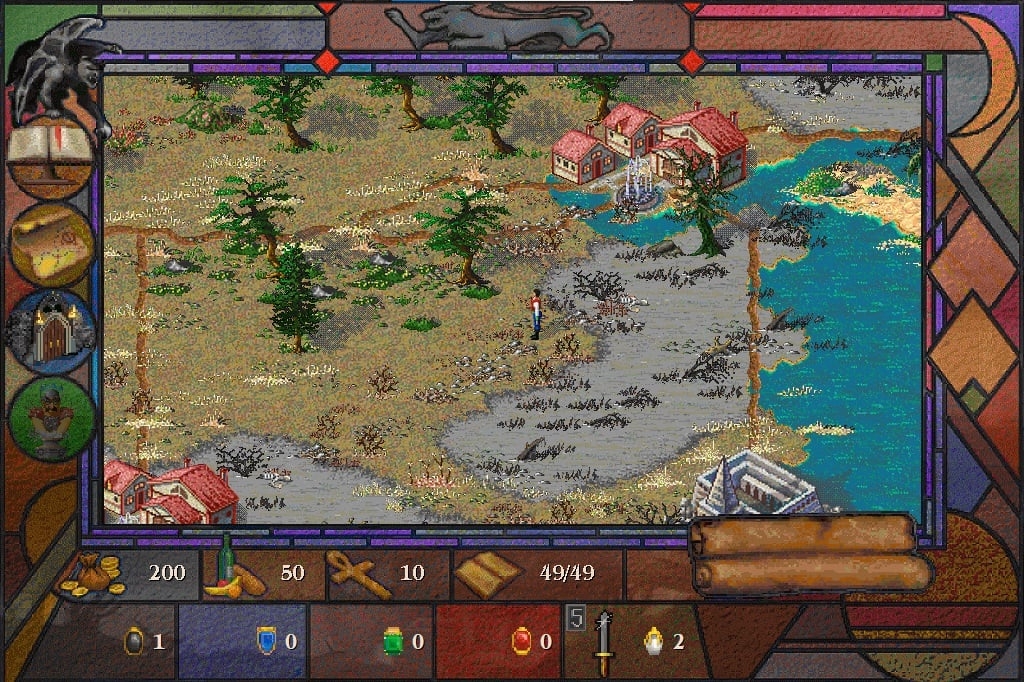Image resolution: width=1024 pixels, height=682 pixels.
Task: Click the wooden ankh icon
Action: click(x=360, y=574)
